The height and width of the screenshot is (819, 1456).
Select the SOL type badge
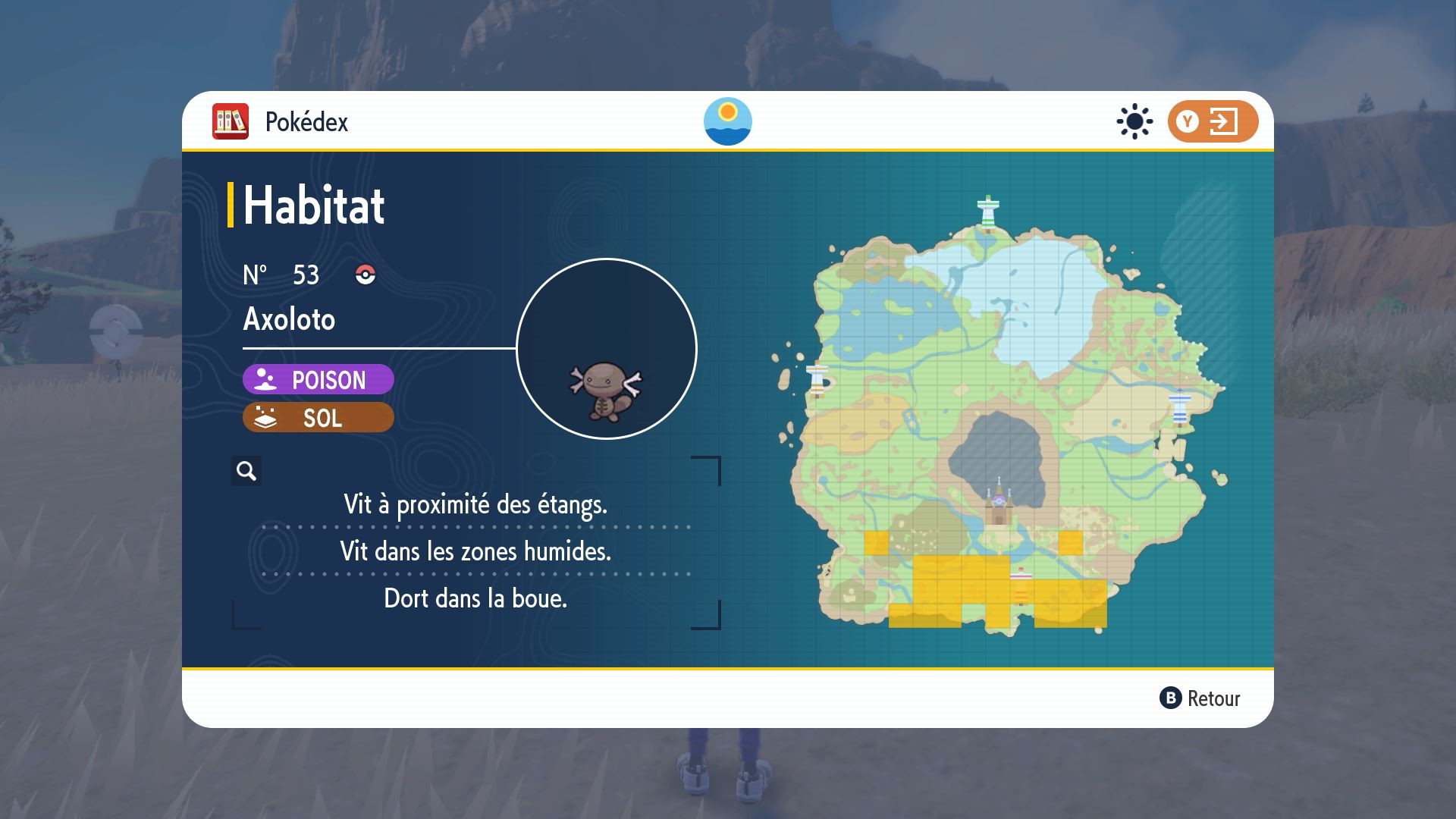tap(317, 417)
